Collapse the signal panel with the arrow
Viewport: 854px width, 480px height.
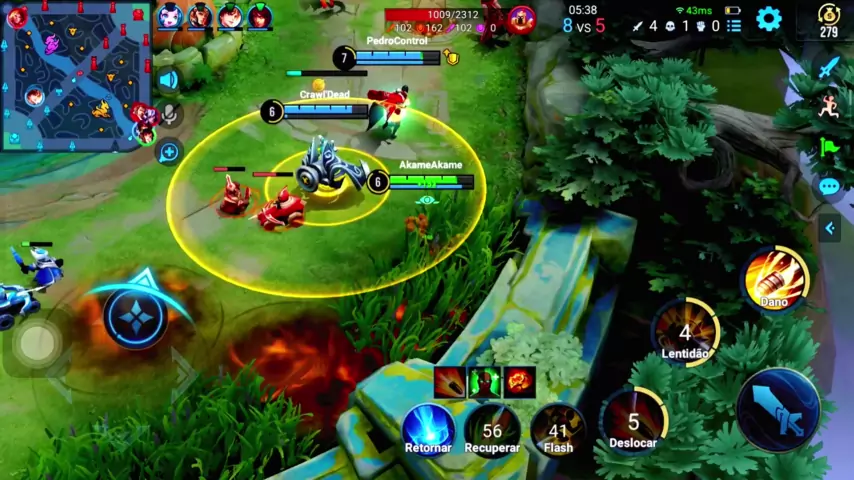(829, 229)
